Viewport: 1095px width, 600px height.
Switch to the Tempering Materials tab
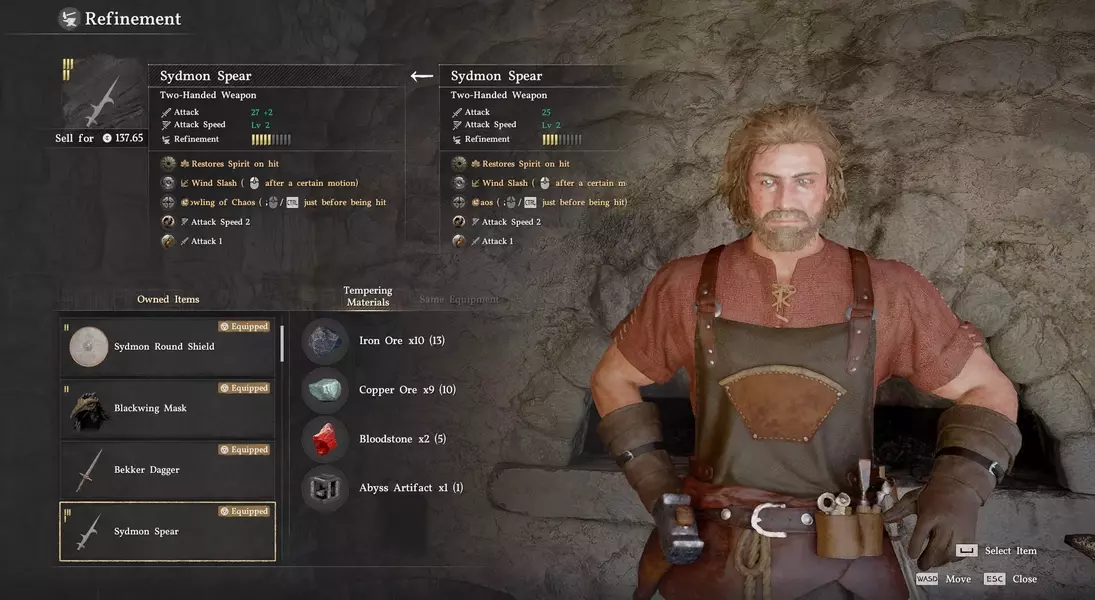368,297
